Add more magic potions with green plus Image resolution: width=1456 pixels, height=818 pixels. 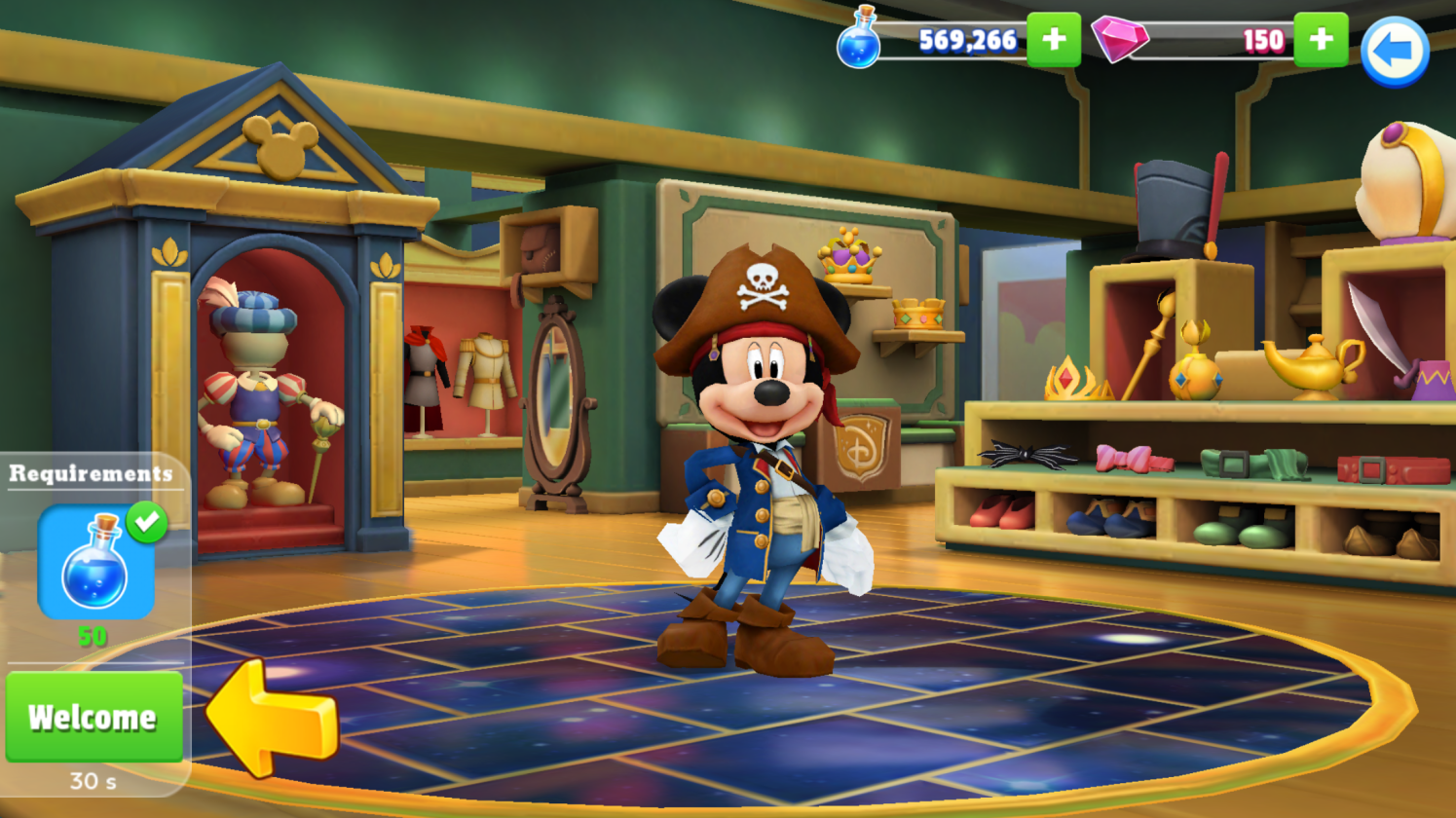pyautogui.click(x=1053, y=40)
